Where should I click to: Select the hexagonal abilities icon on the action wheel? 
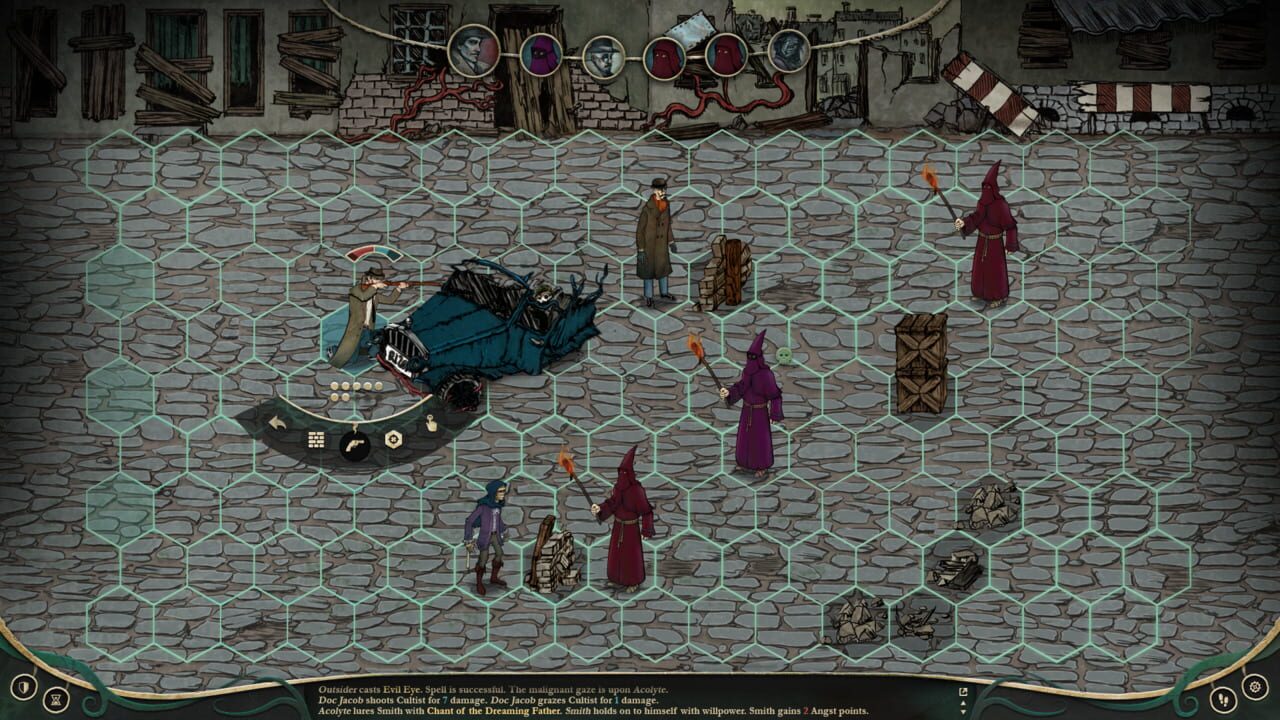coord(393,437)
